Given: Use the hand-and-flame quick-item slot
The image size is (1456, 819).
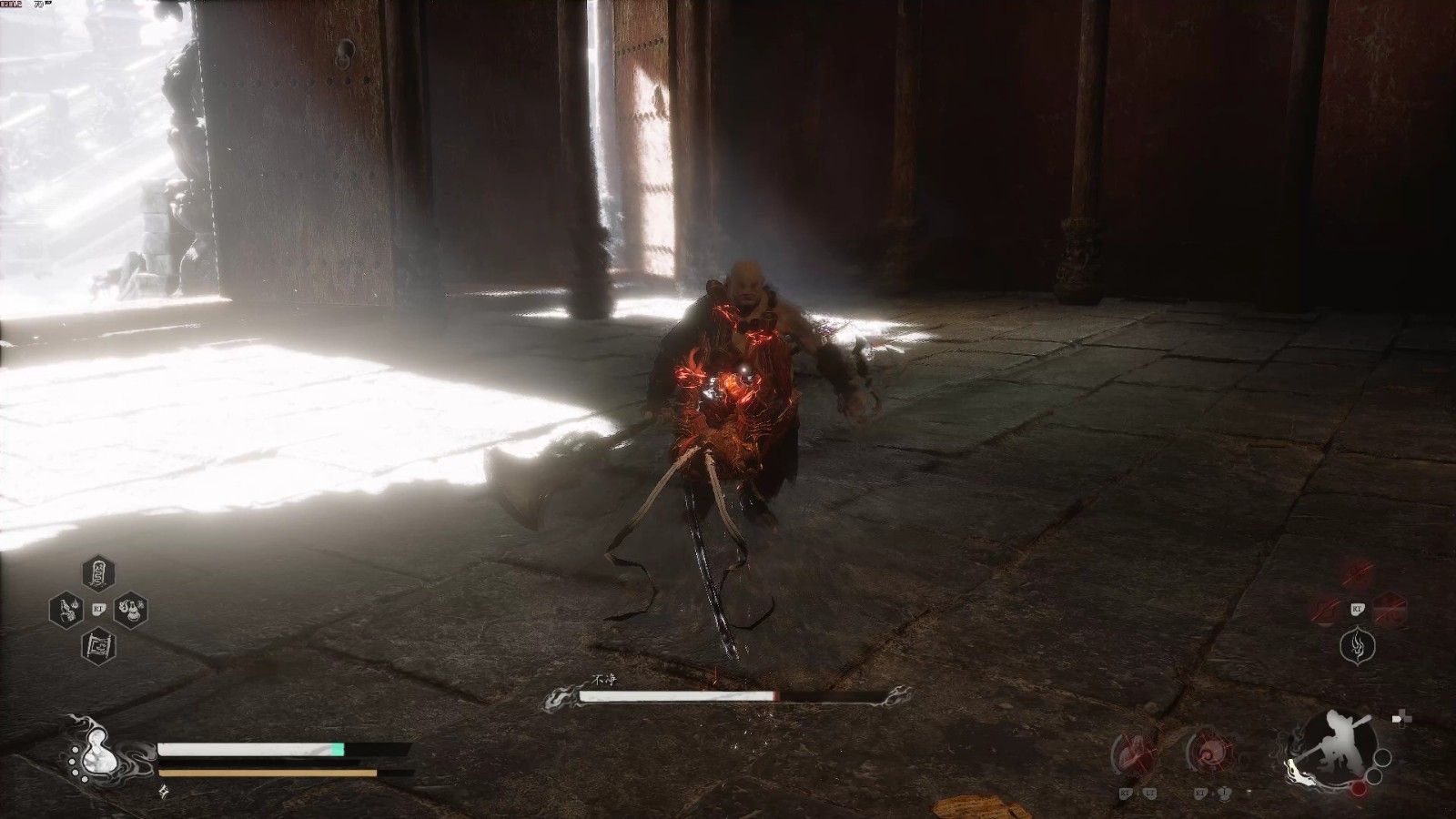Looking at the screenshot, I should tap(66, 609).
